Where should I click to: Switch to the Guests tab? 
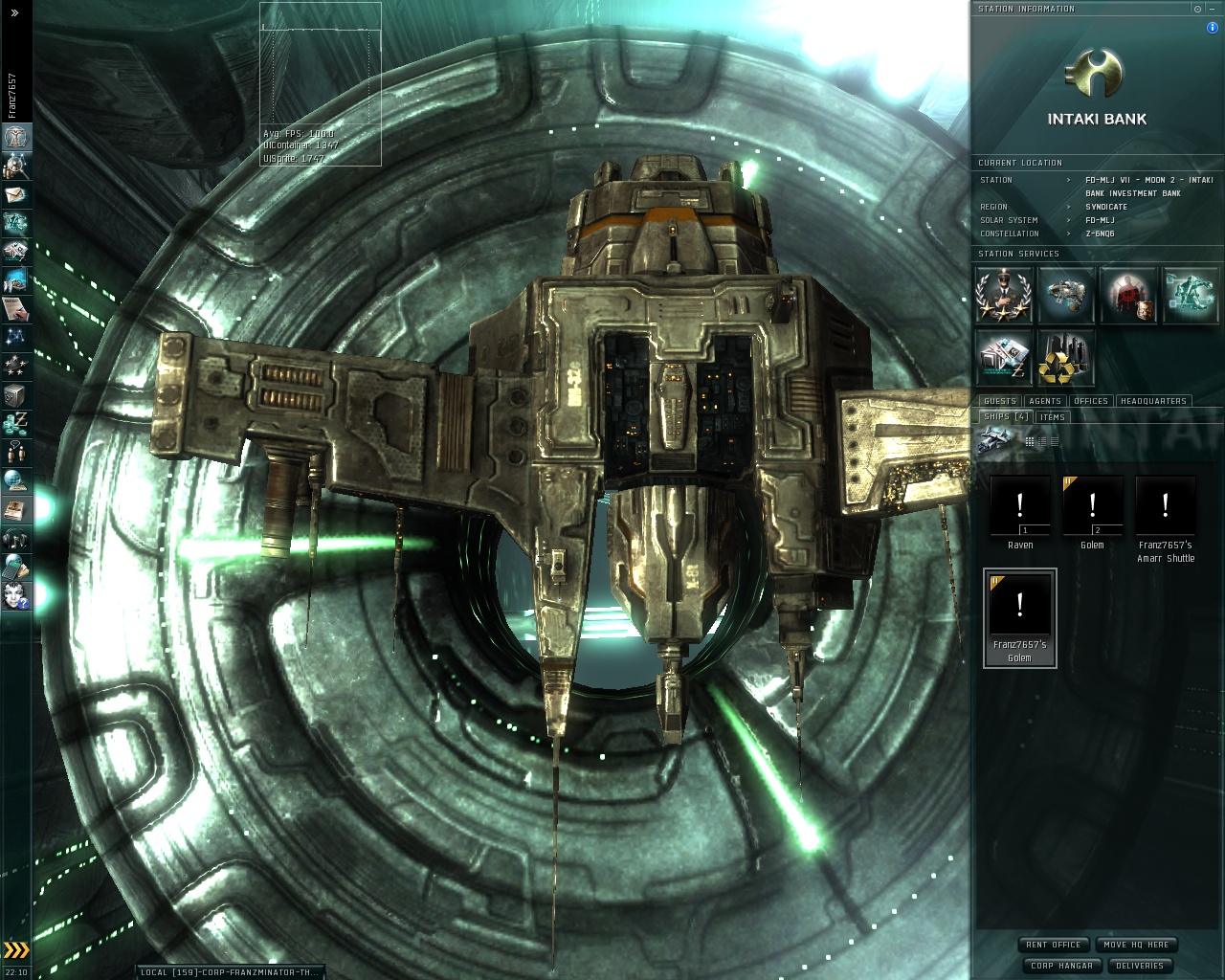point(999,401)
